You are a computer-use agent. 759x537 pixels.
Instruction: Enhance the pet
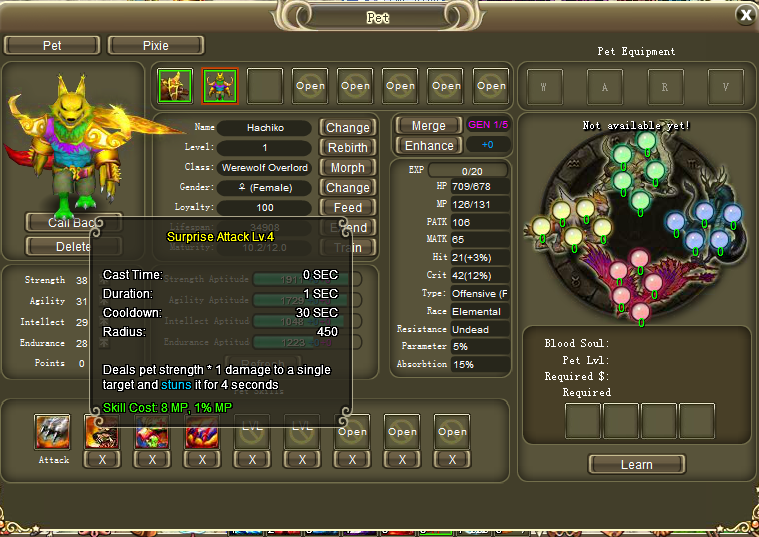(428, 145)
